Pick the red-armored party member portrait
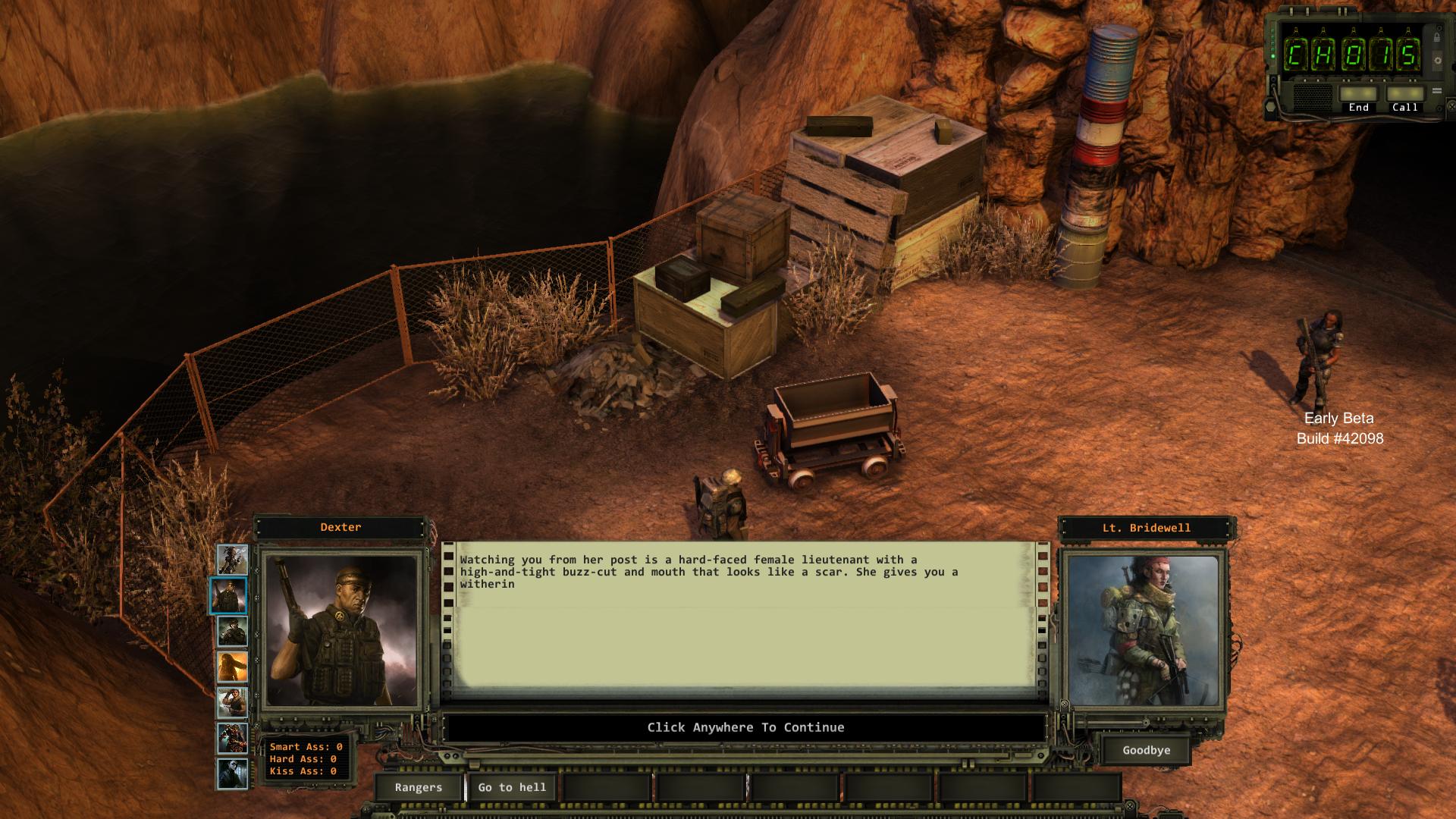Screen dimensions: 1456x819 point(232,739)
